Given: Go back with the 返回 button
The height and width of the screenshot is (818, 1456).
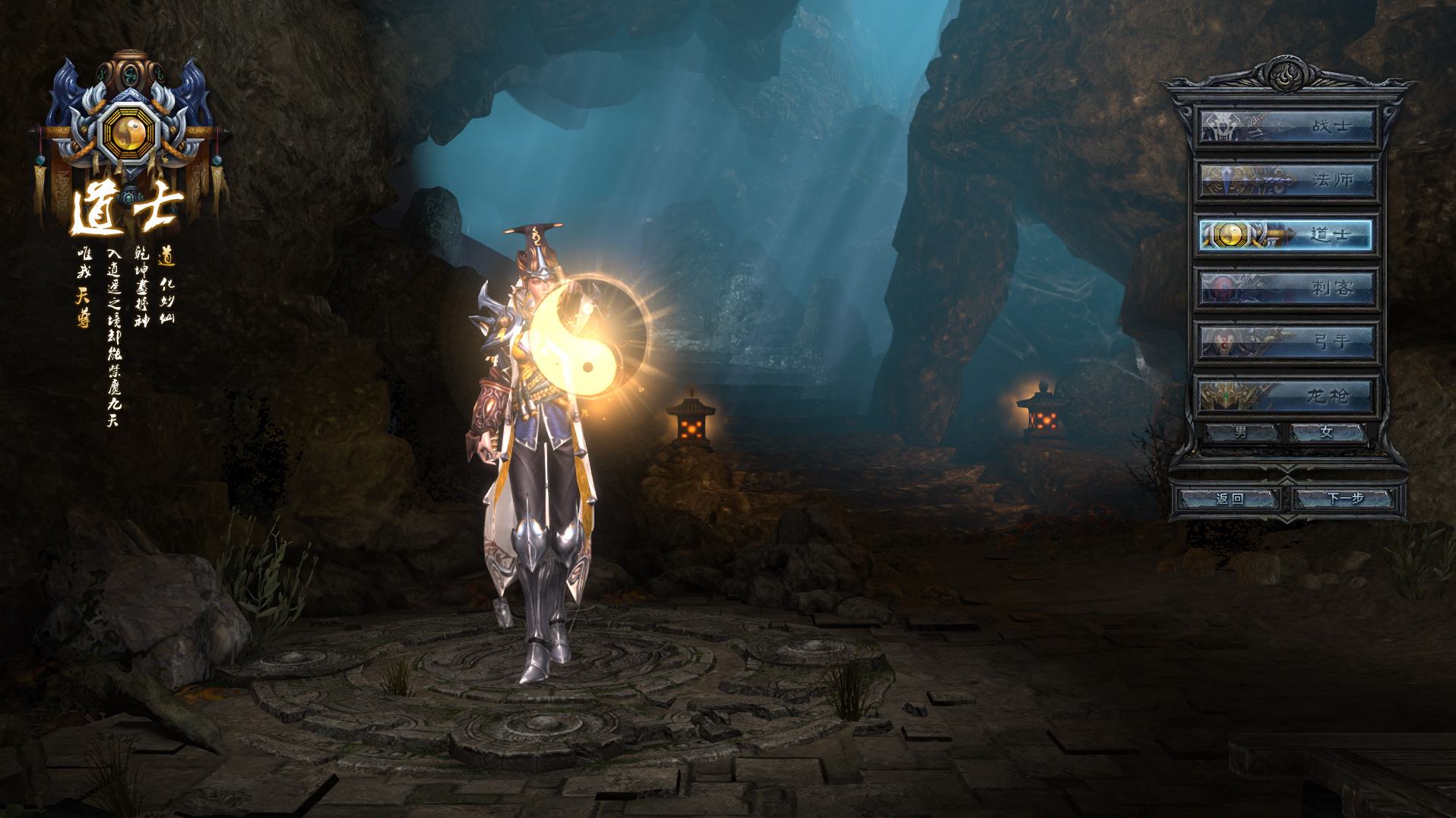Looking at the screenshot, I should [x=1229, y=499].
